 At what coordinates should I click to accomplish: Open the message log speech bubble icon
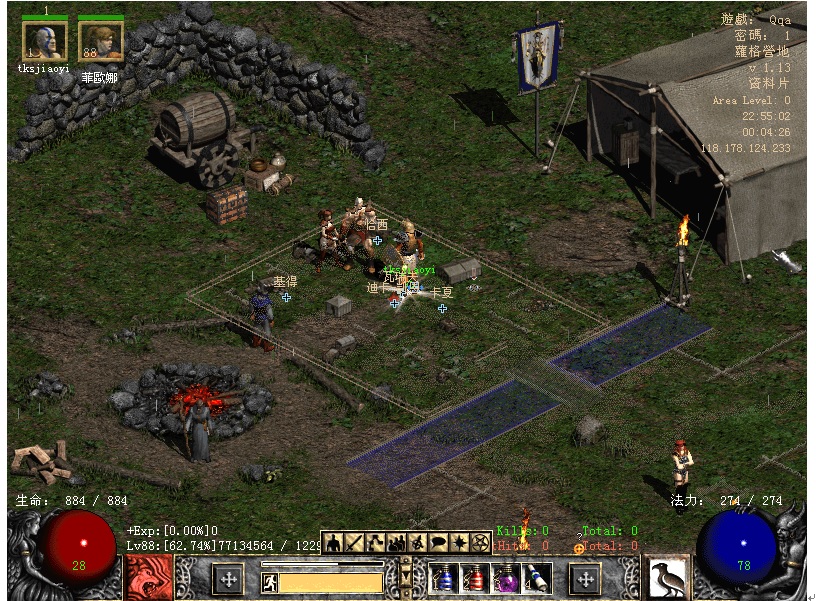pyautogui.click(x=437, y=543)
